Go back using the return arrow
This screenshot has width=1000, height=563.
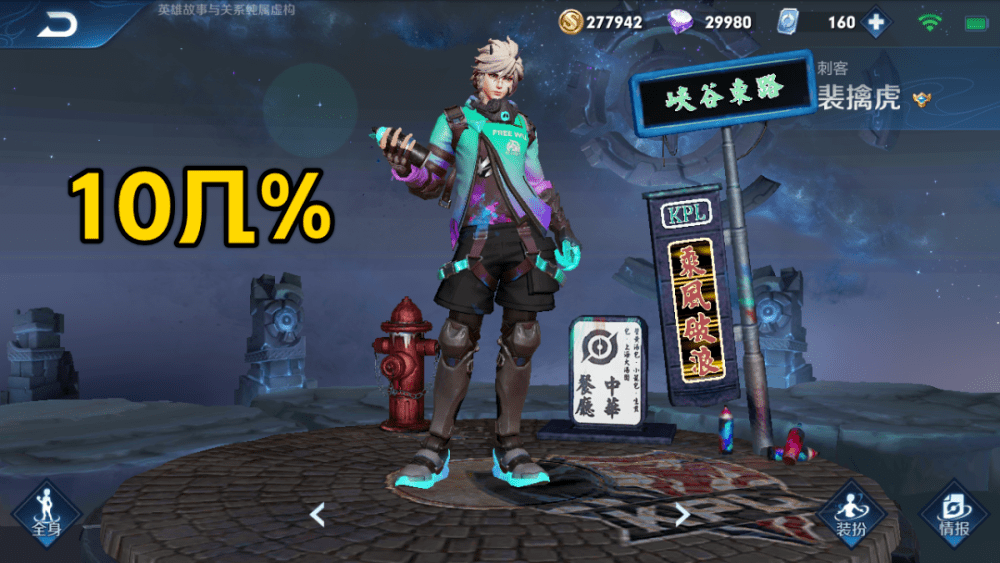[x=57, y=25]
